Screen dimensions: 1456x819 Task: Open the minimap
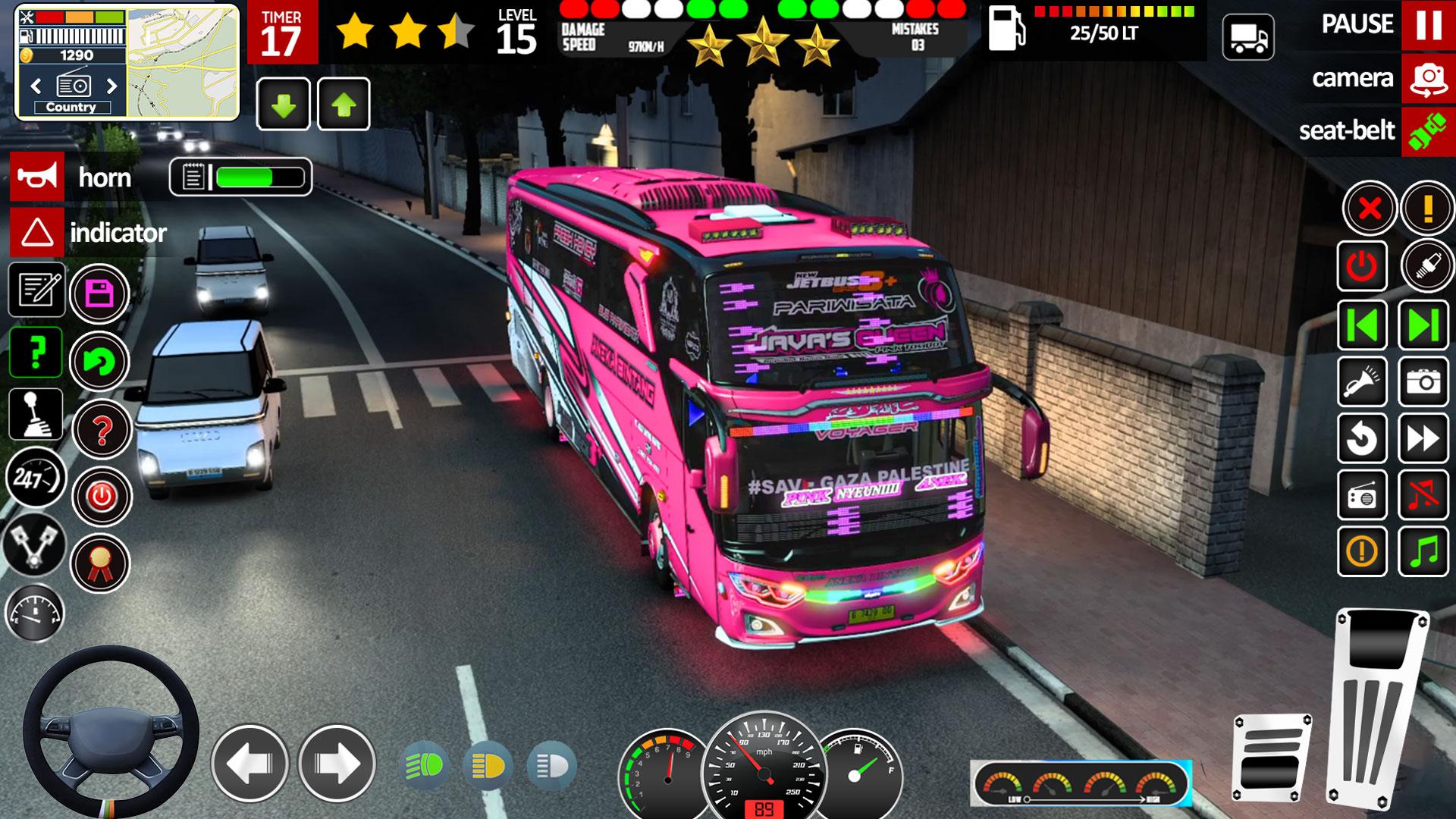point(183,62)
